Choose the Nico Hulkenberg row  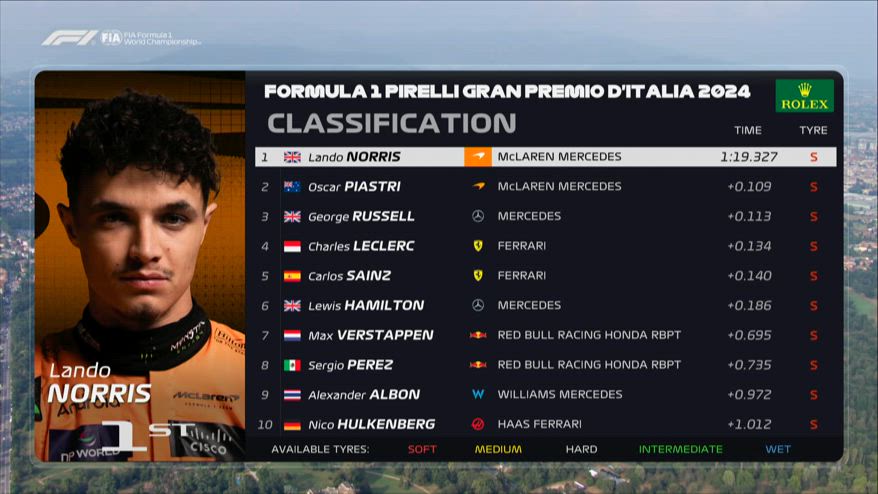(x=545, y=424)
